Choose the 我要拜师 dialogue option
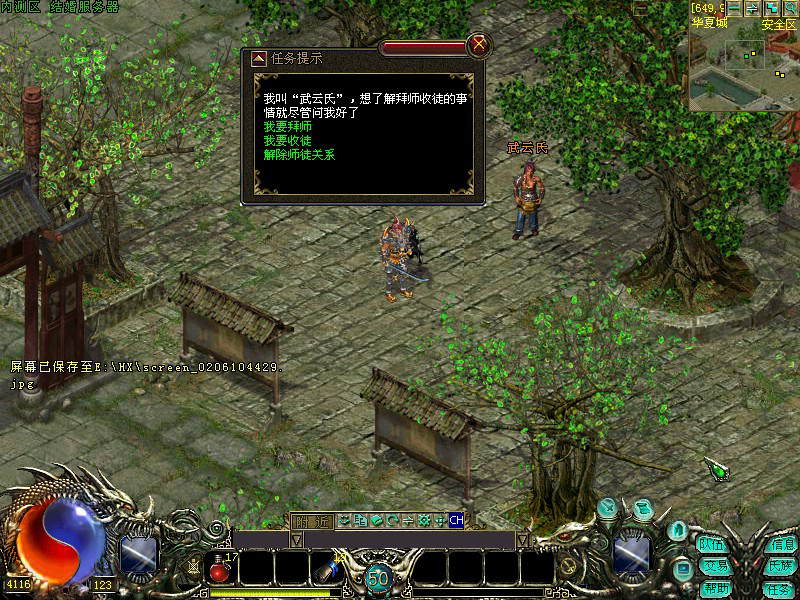800x600 pixels. tap(287, 127)
